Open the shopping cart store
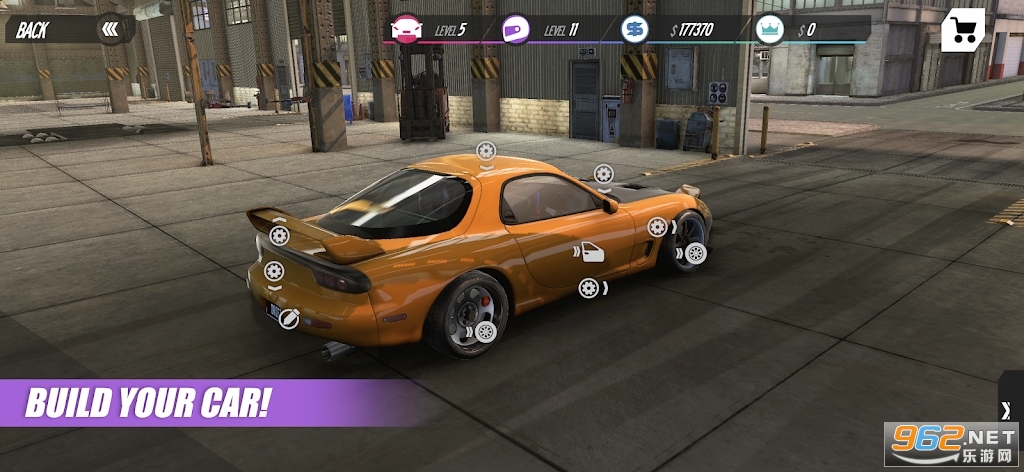1024x472 pixels. (x=963, y=30)
